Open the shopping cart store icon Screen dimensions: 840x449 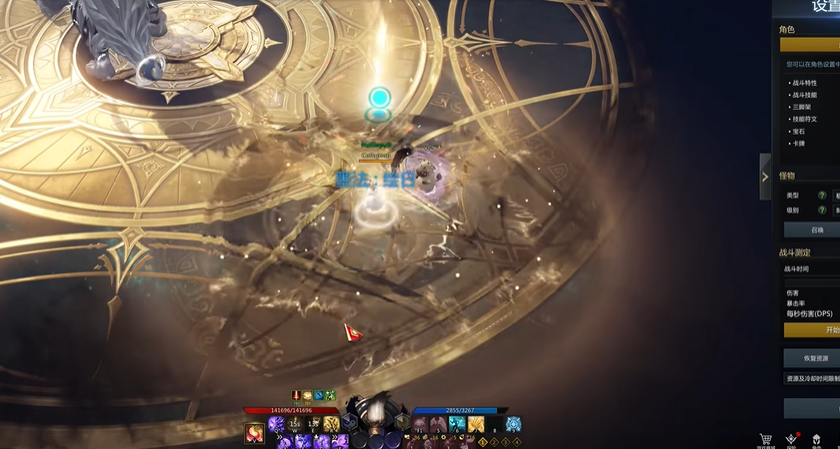pos(766,438)
